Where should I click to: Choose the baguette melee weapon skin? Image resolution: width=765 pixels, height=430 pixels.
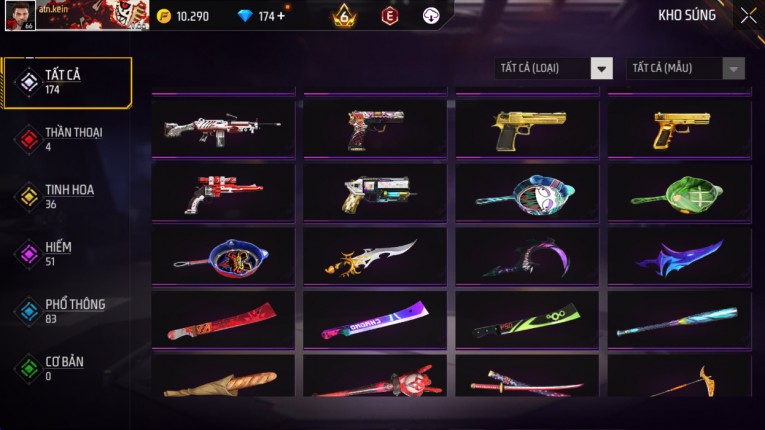(223, 380)
